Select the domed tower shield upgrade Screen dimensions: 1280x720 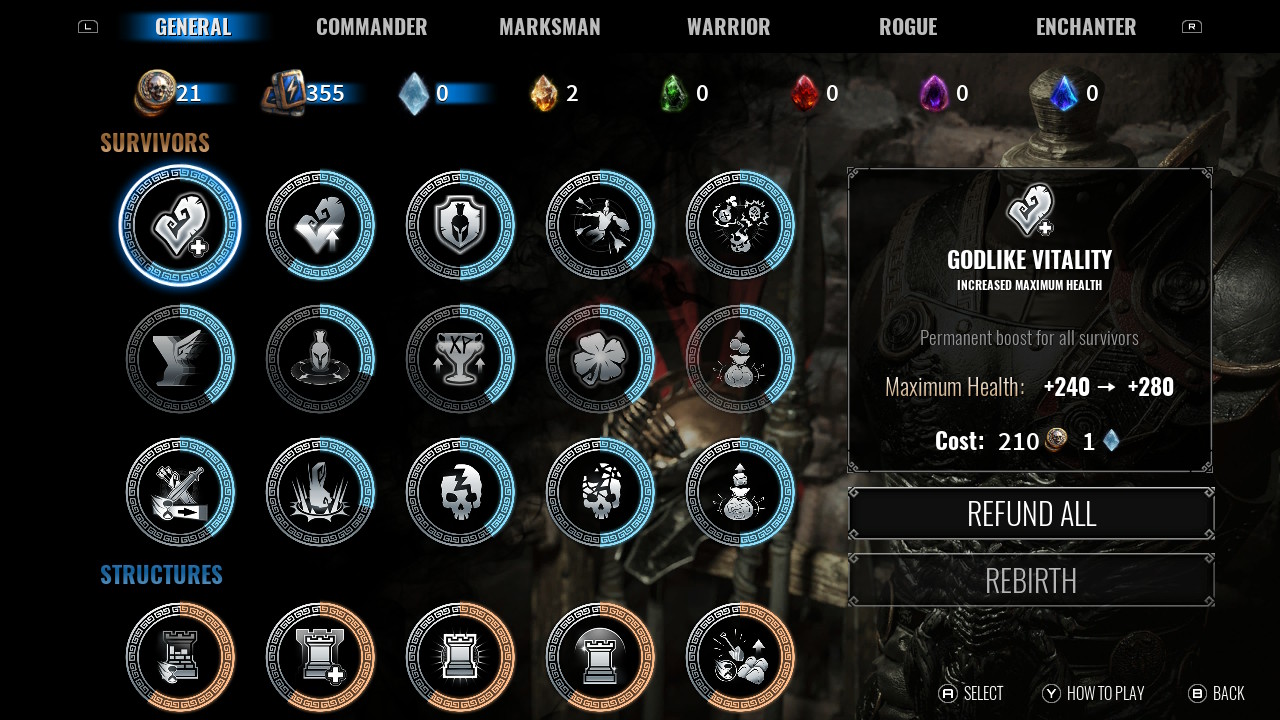pyautogui.click(x=600, y=657)
